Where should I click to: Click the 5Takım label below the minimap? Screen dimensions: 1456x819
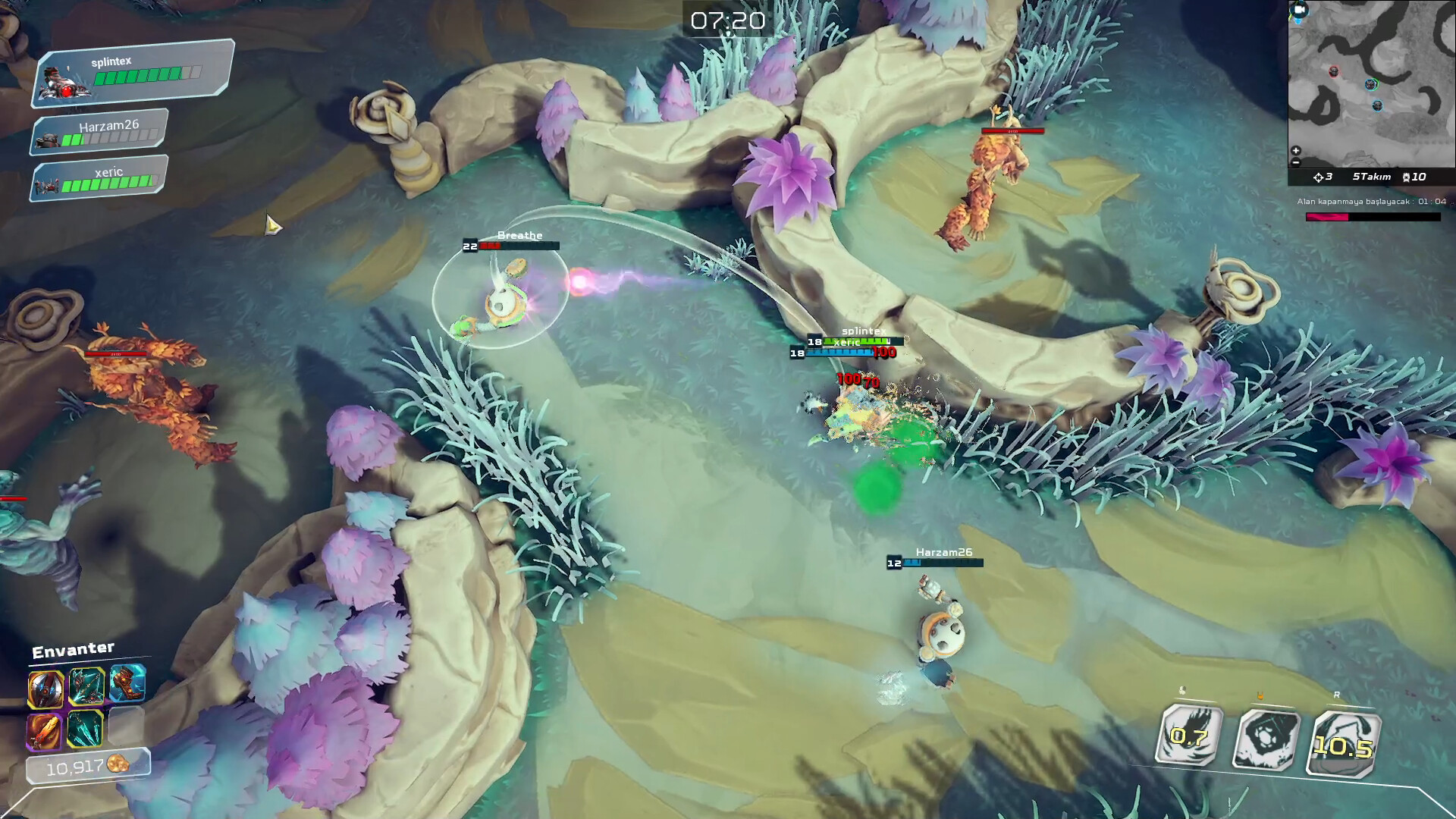pyautogui.click(x=1373, y=177)
